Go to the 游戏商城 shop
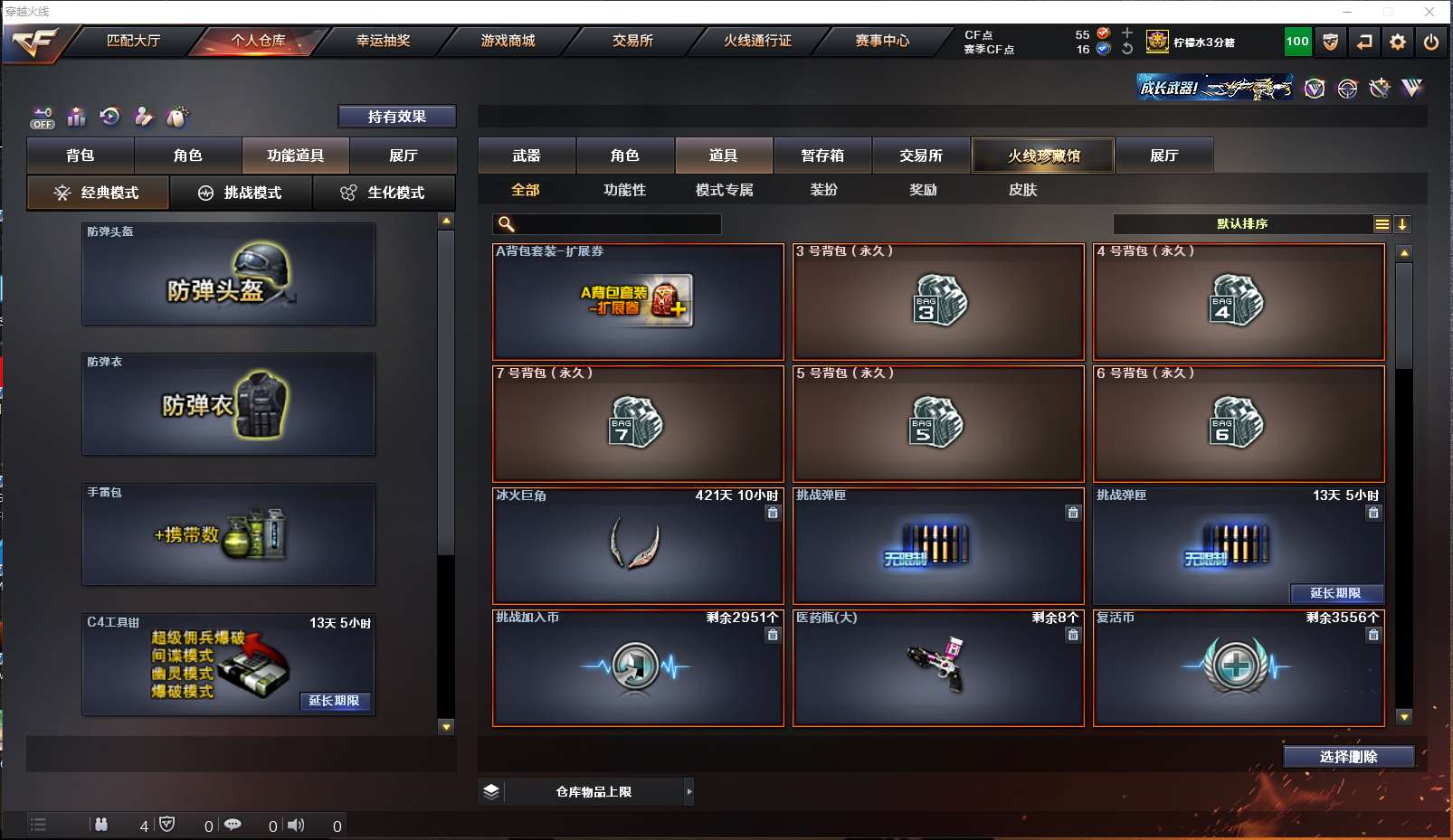This screenshot has height=840, width=1453. [x=508, y=41]
